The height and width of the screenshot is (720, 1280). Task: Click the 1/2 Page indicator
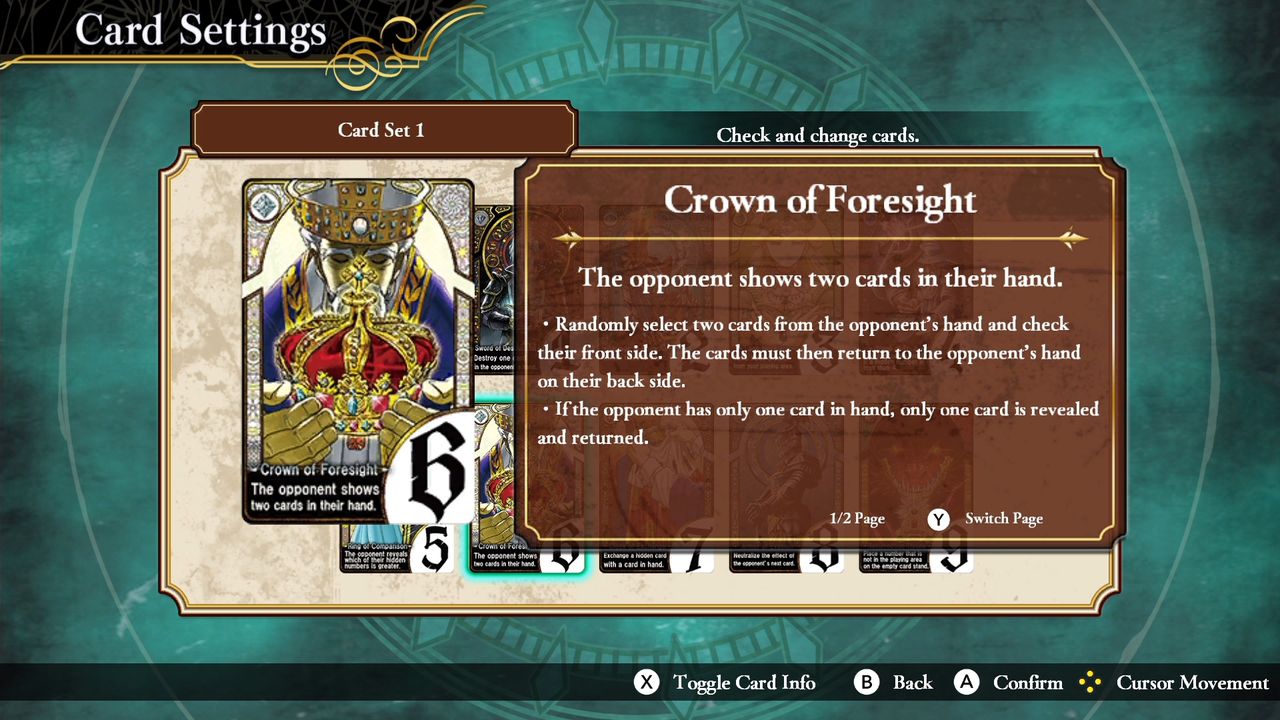pos(857,519)
